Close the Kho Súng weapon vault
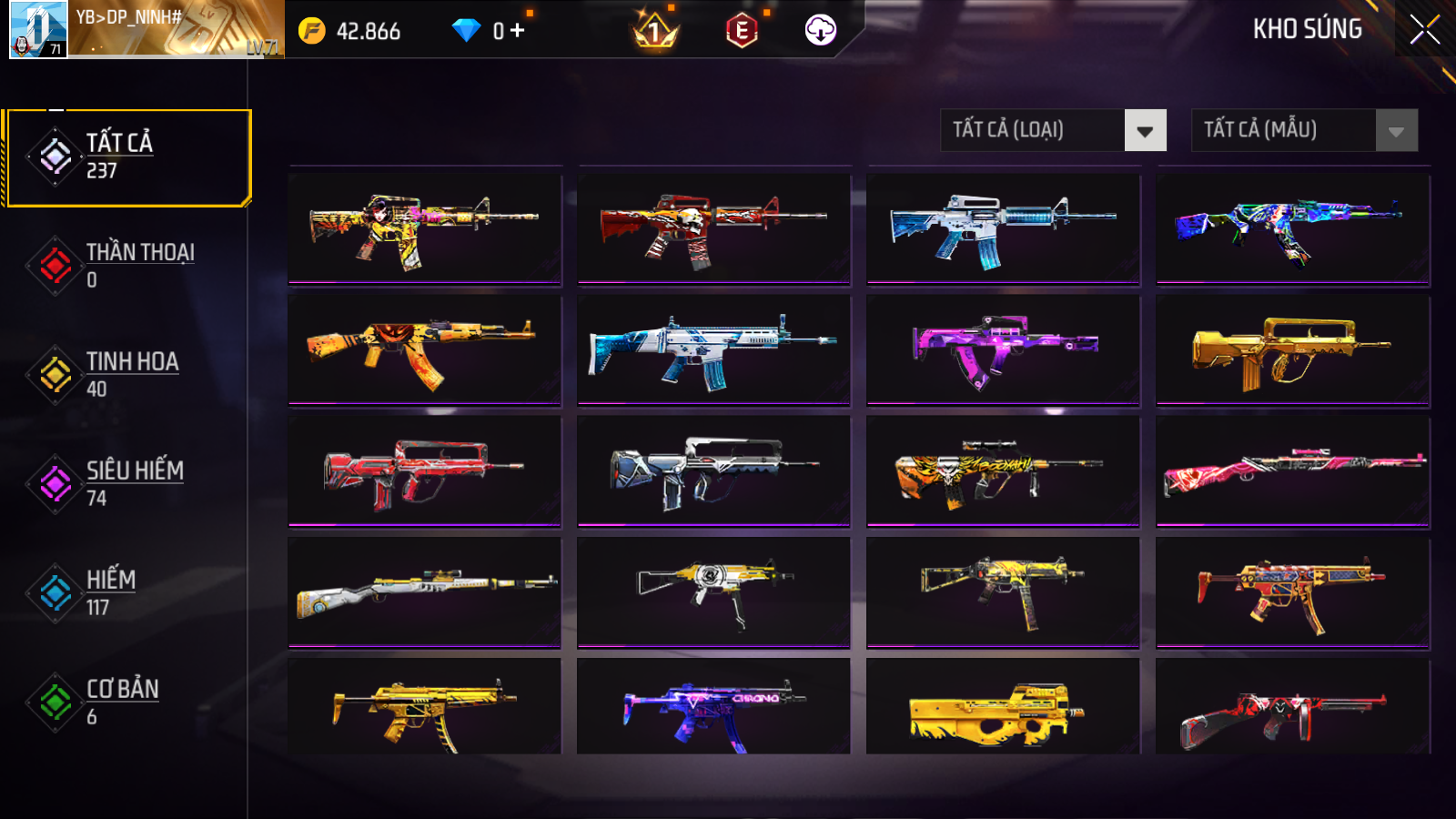Viewport: 1456px width, 819px height. pyautogui.click(x=1424, y=30)
